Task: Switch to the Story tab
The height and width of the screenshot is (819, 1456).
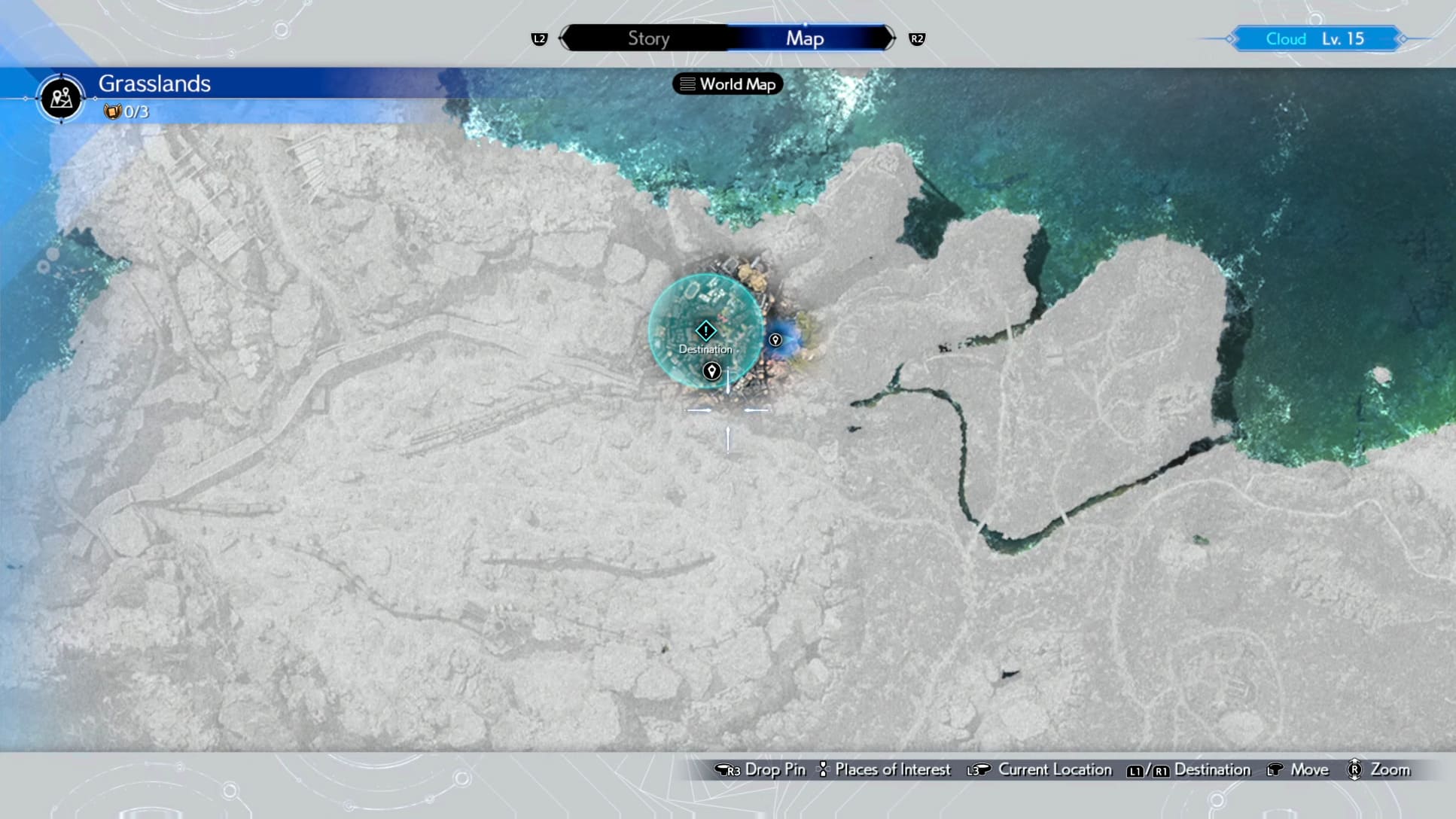Action: [648, 38]
